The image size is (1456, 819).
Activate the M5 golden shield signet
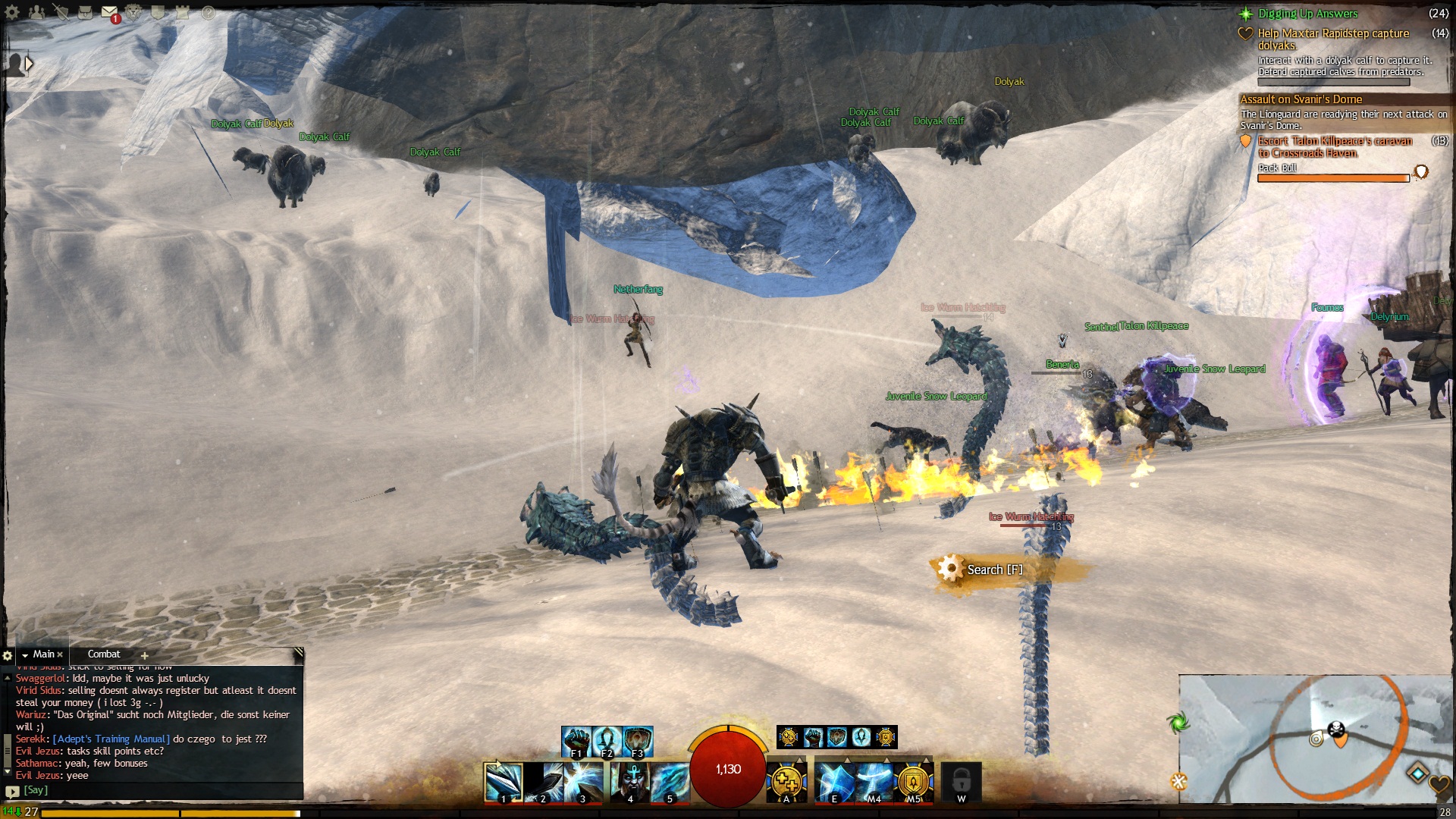(913, 782)
